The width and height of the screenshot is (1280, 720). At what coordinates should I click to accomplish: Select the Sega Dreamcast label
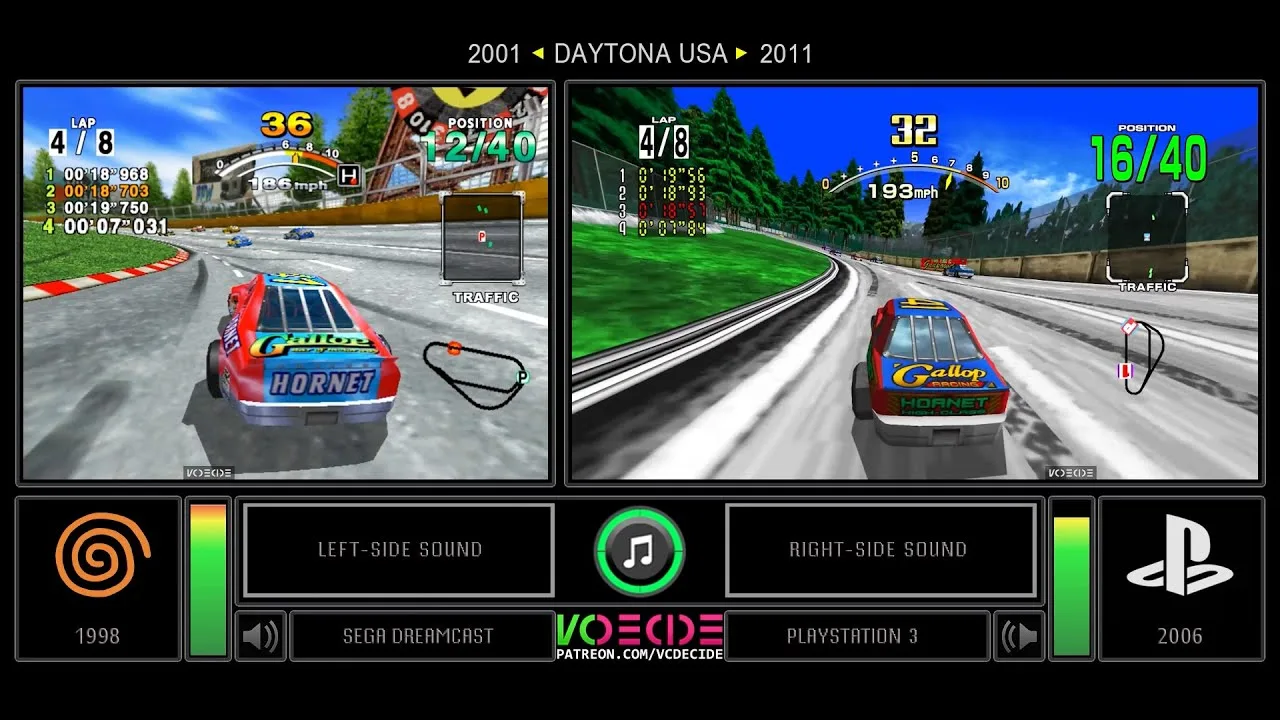418,636
